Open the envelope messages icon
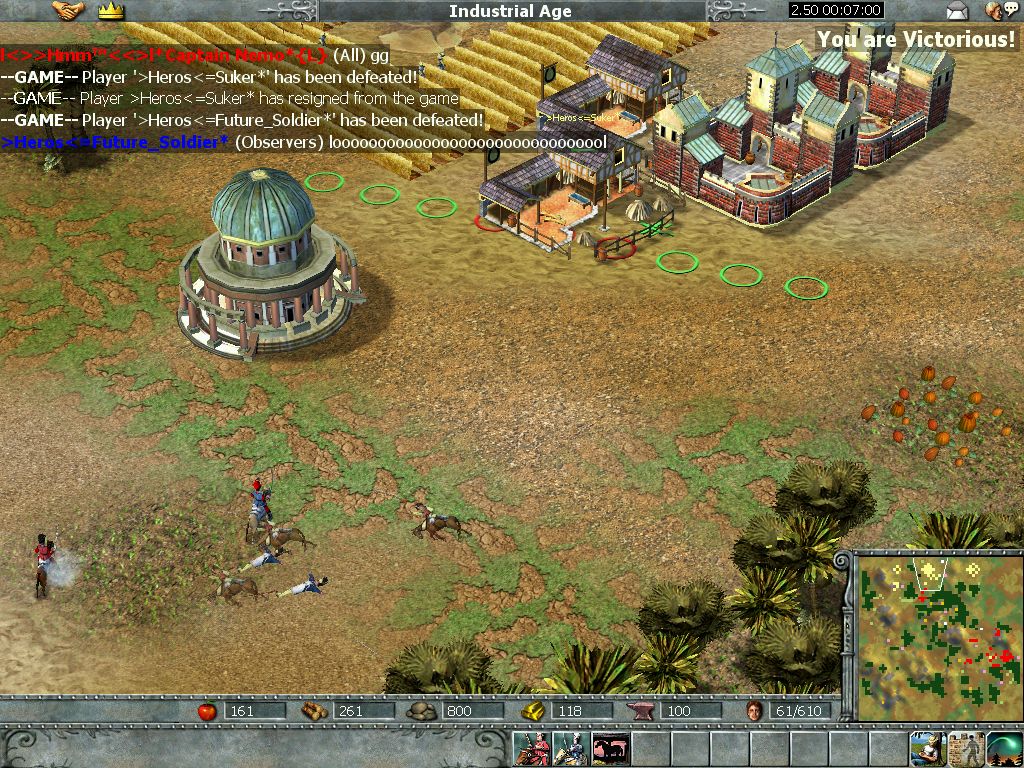1024x768 pixels. [x=958, y=11]
